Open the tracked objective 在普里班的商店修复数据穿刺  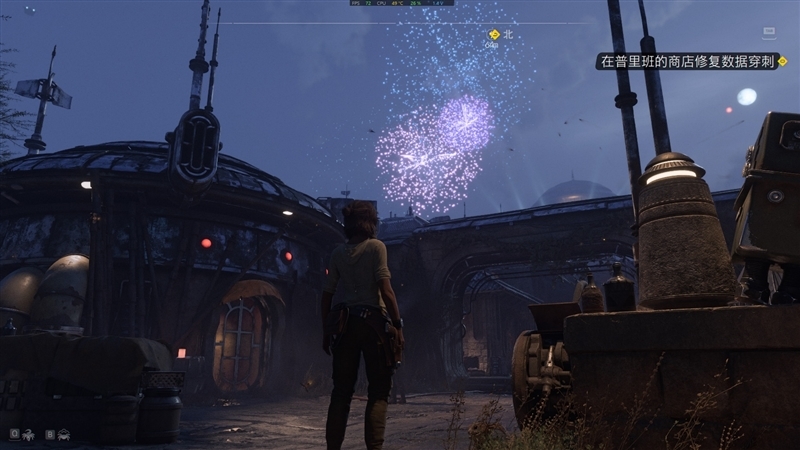pos(687,61)
